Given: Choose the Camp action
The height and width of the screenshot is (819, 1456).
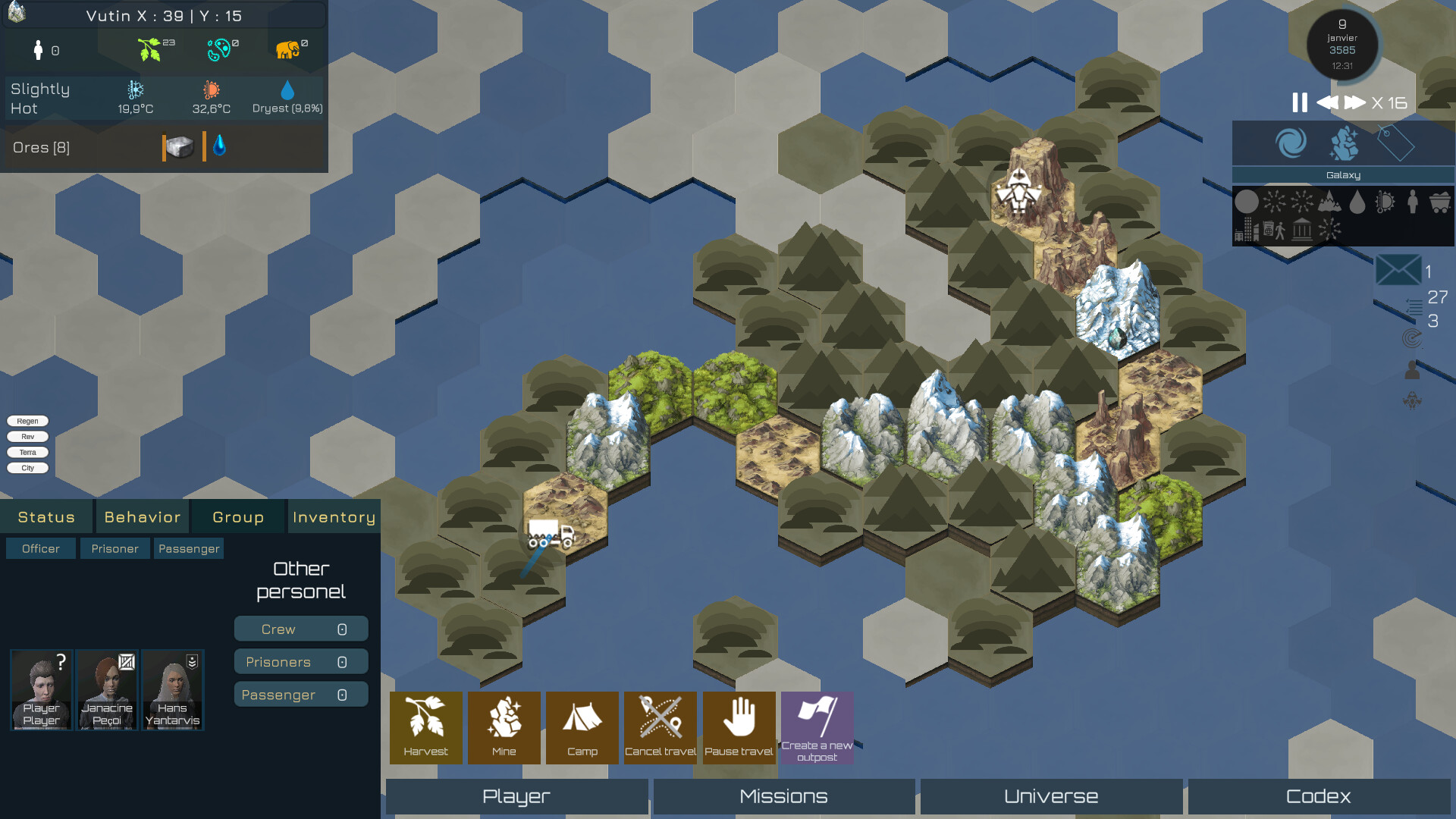Looking at the screenshot, I should 582,726.
